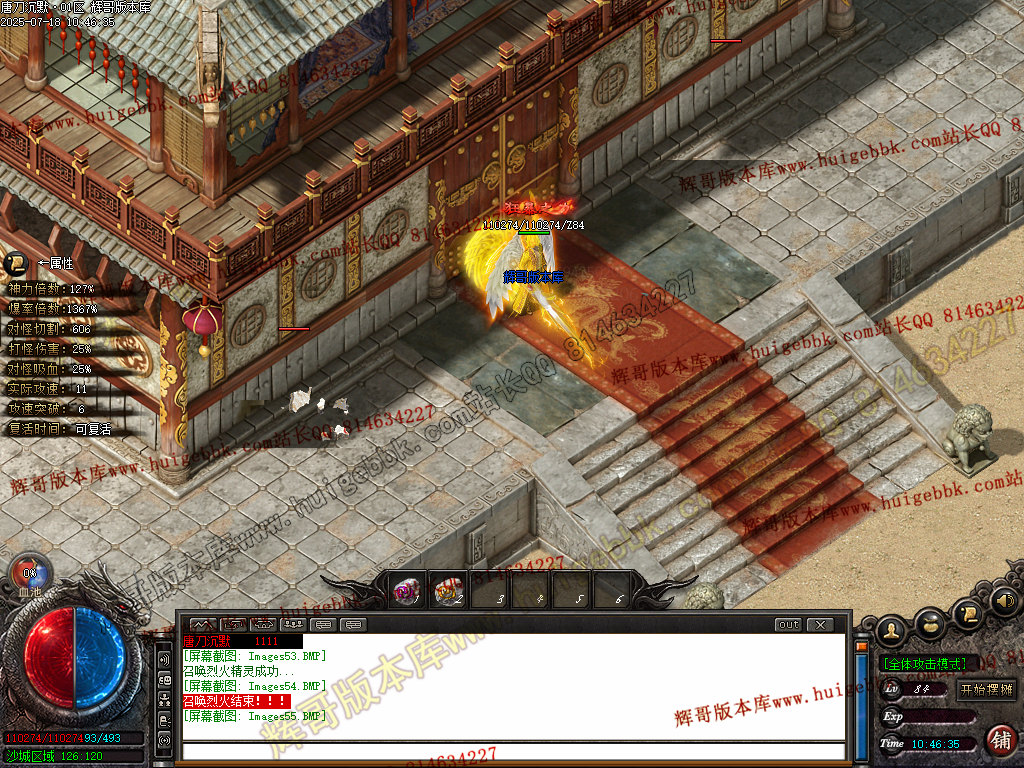Toggle the sound speaker button

(1005, 602)
